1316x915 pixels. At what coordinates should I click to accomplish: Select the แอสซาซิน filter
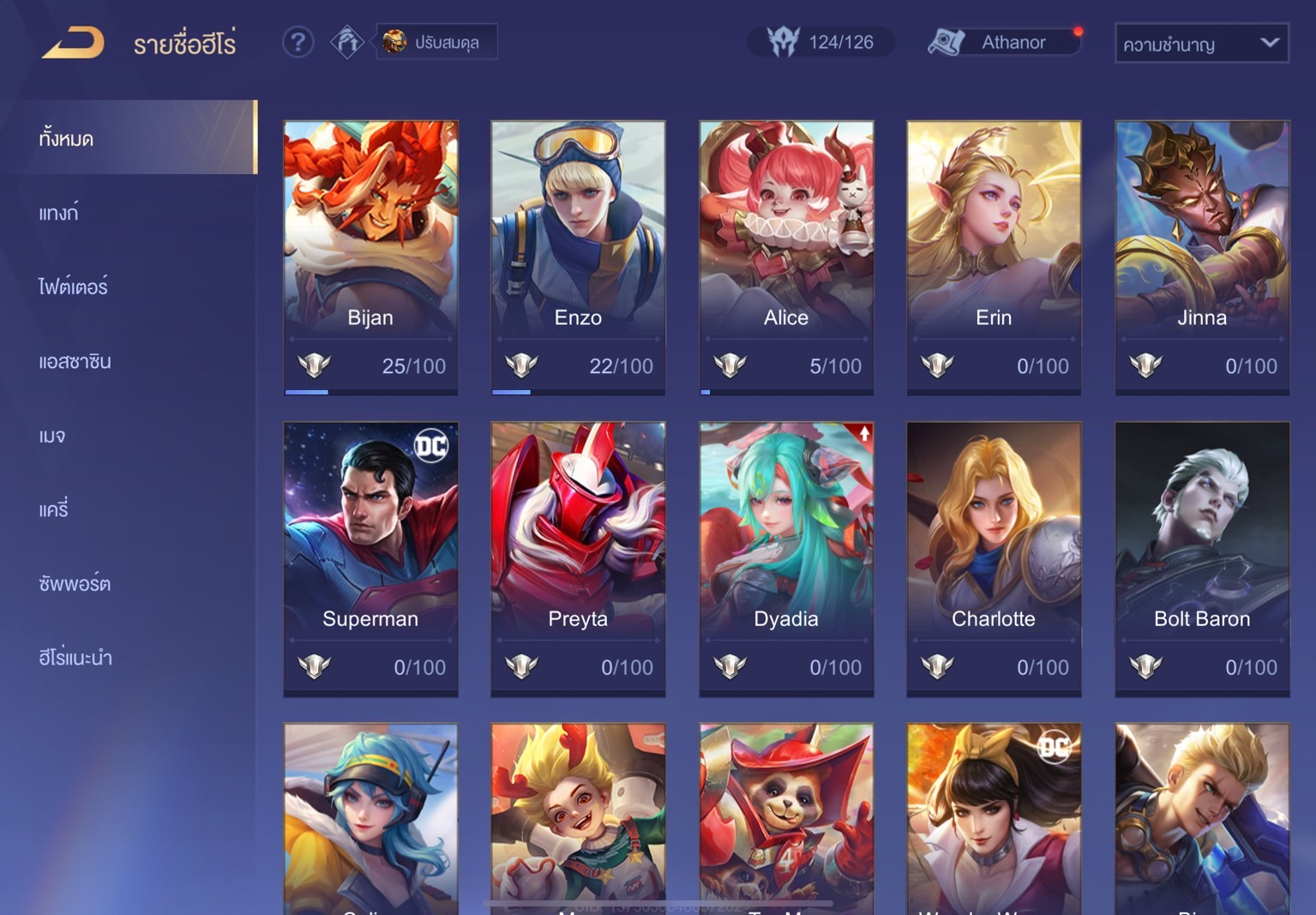coord(75,361)
